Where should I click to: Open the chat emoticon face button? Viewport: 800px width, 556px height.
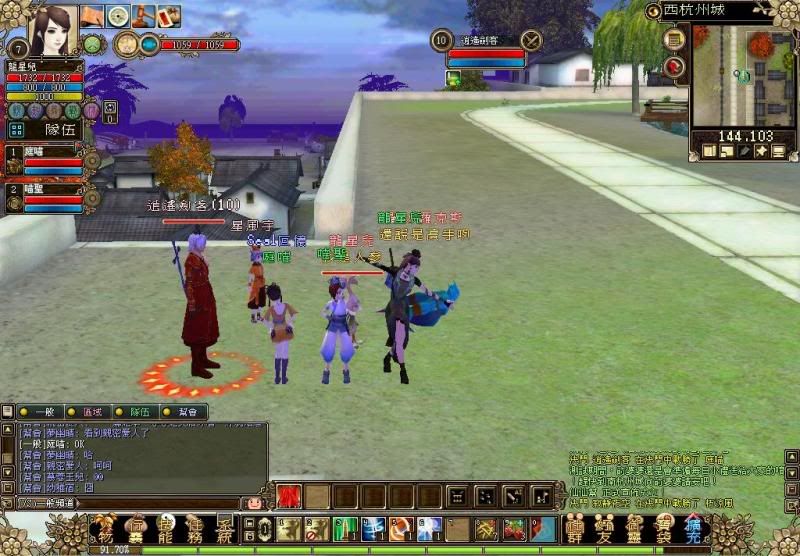(x=255, y=503)
